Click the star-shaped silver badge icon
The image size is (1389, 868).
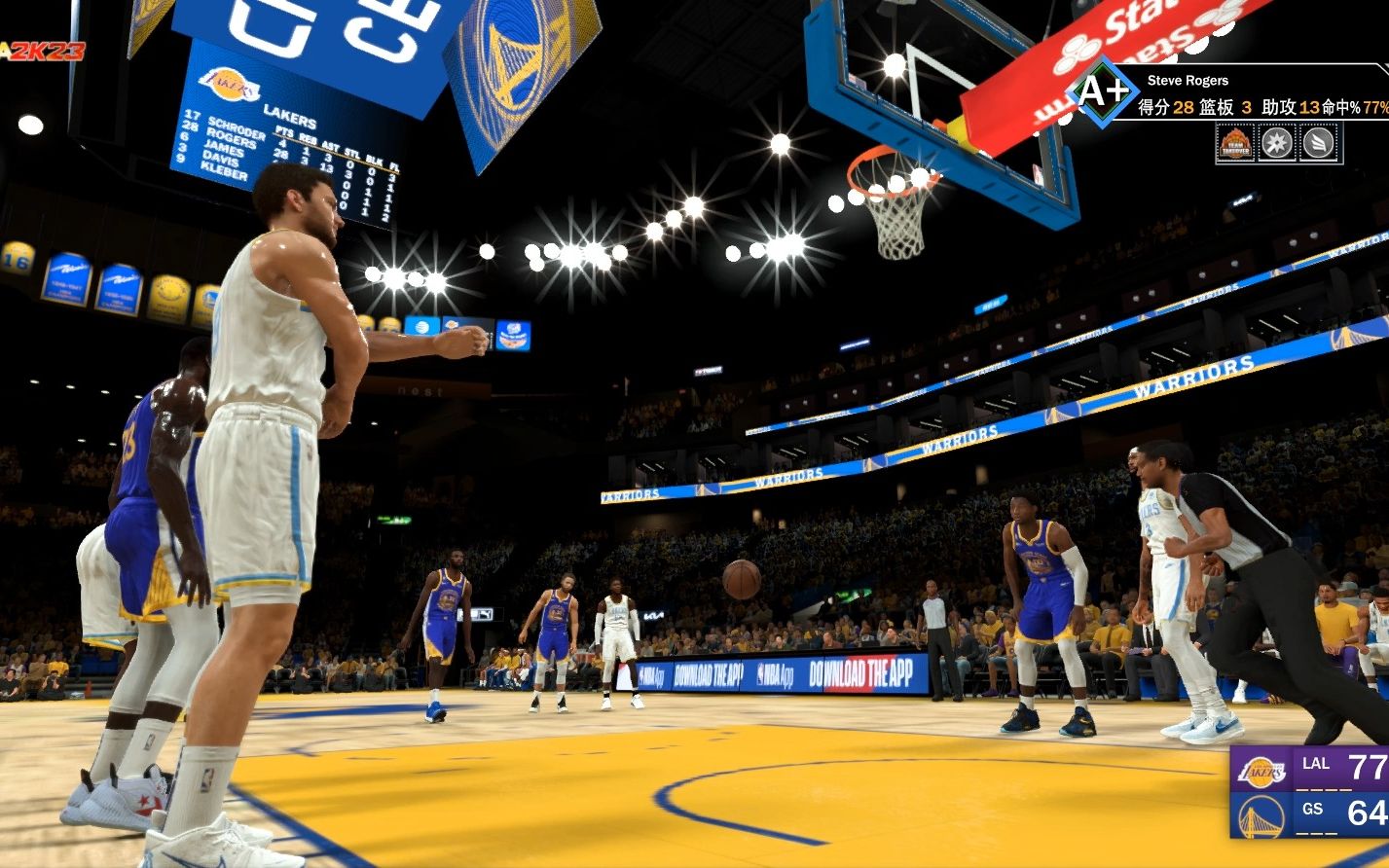(1278, 144)
